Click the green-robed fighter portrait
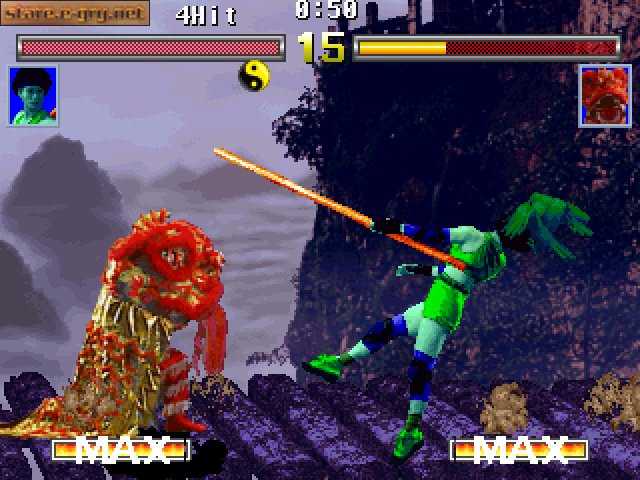Viewport: 640px width, 480px height. (x=33, y=96)
